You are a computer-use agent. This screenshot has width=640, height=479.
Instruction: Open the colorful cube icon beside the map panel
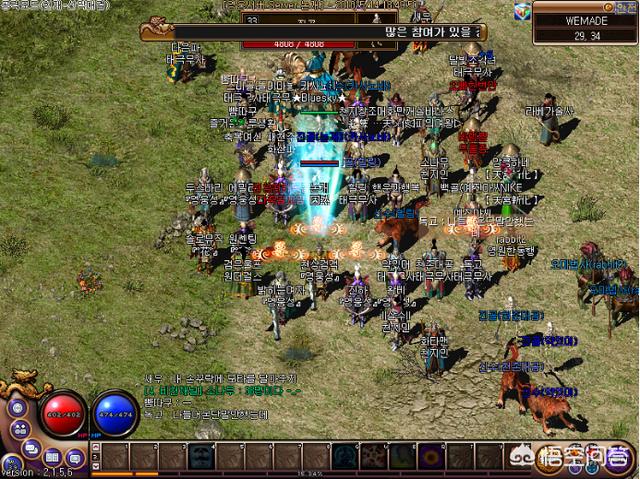[523, 10]
